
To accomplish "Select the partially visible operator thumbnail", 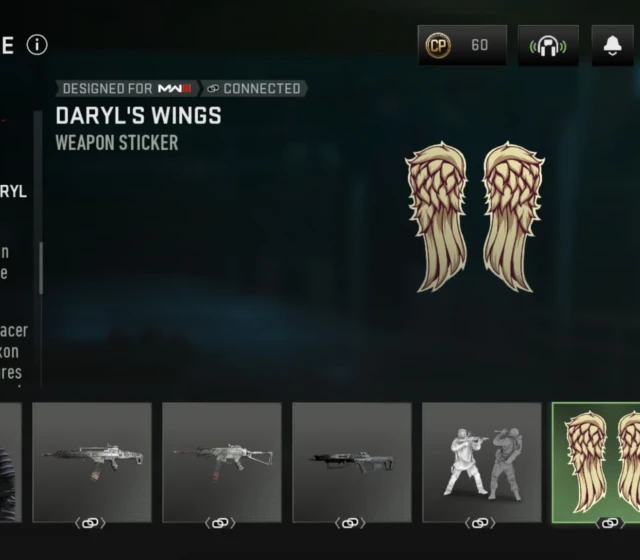I will [10, 462].
